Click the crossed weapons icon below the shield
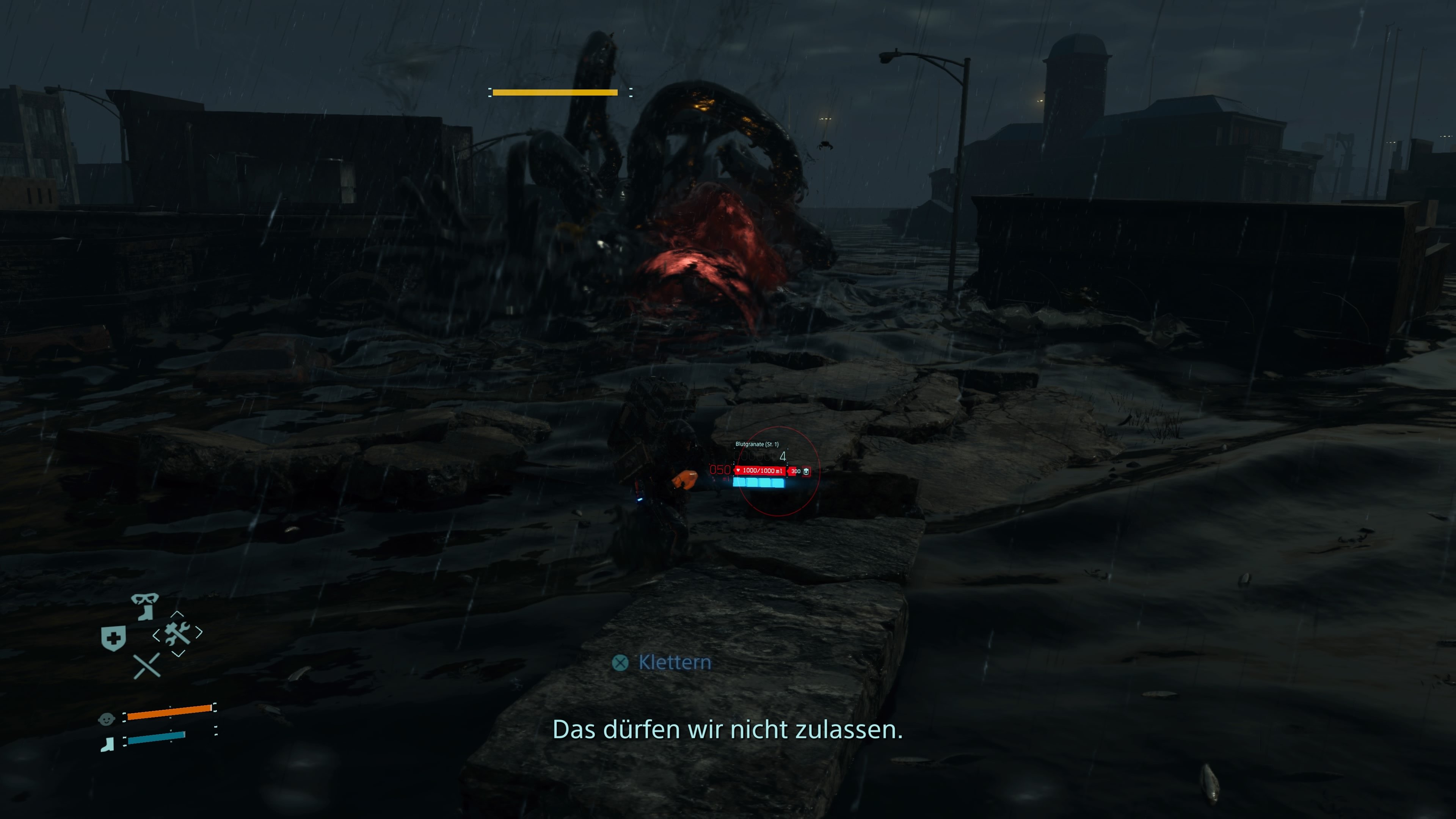The image size is (1456, 819). click(x=147, y=666)
